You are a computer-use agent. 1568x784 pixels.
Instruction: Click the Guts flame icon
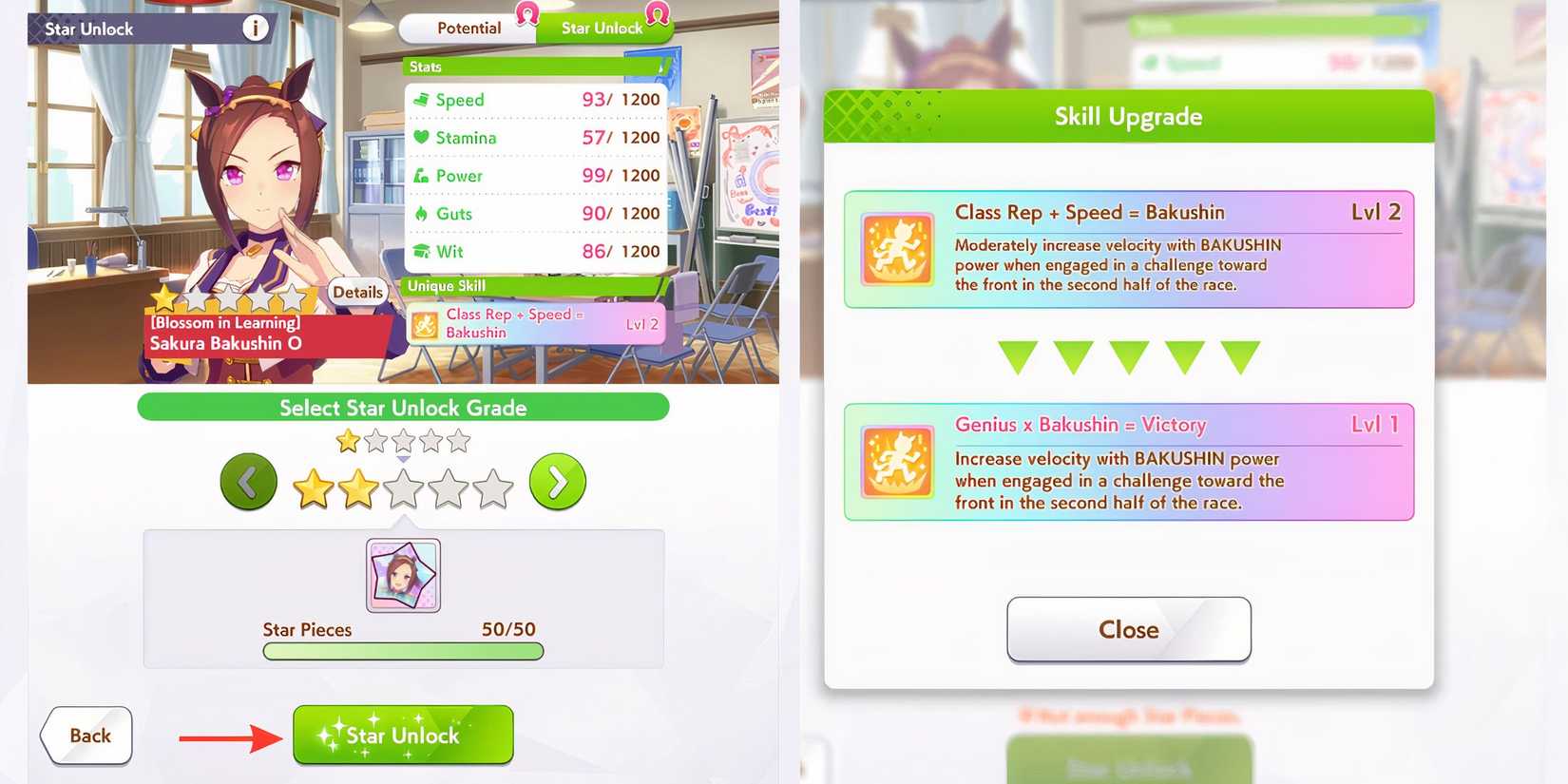tap(422, 213)
